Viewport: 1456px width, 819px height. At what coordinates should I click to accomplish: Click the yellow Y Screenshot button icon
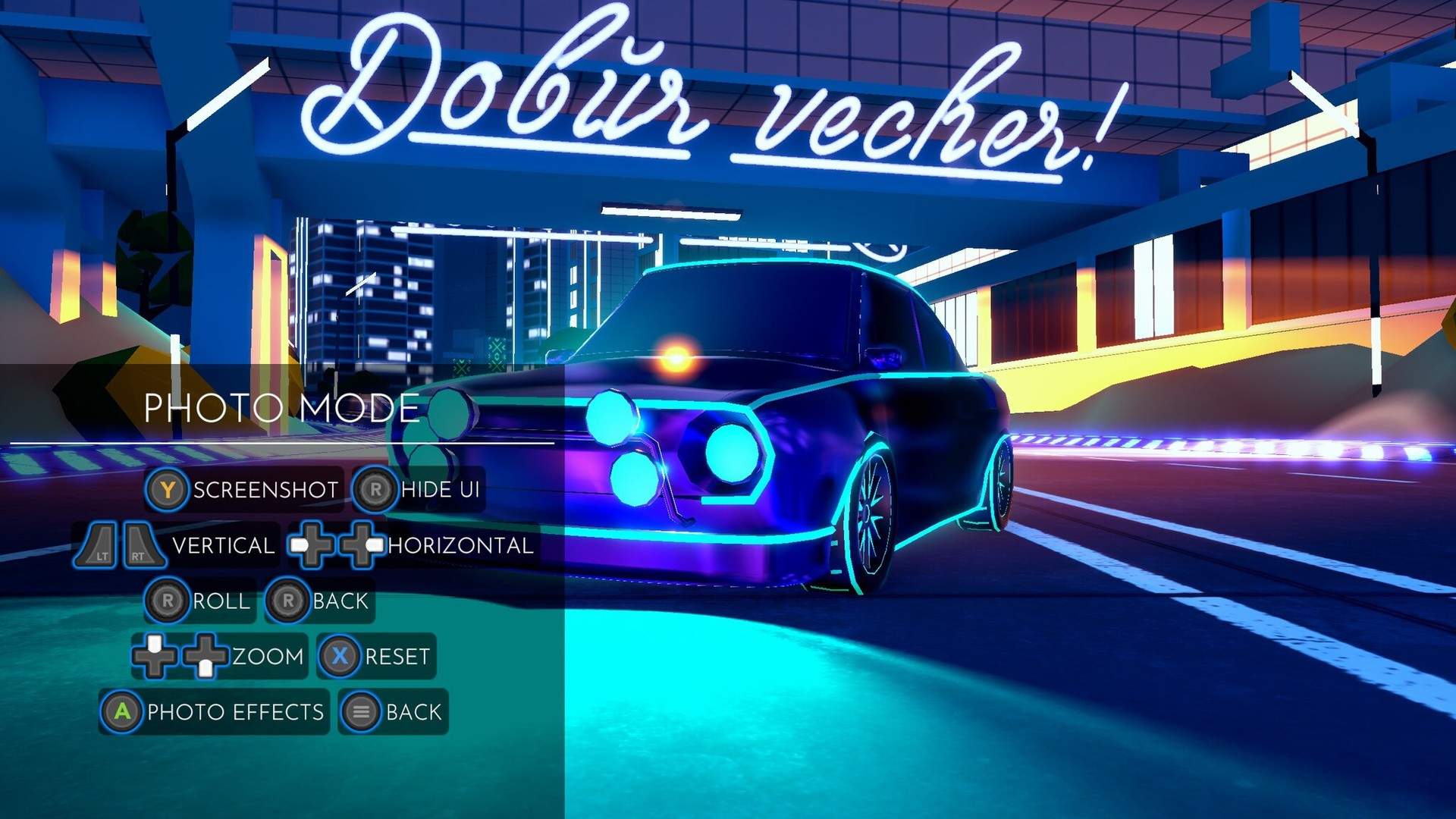pyautogui.click(x=168, y=490)
